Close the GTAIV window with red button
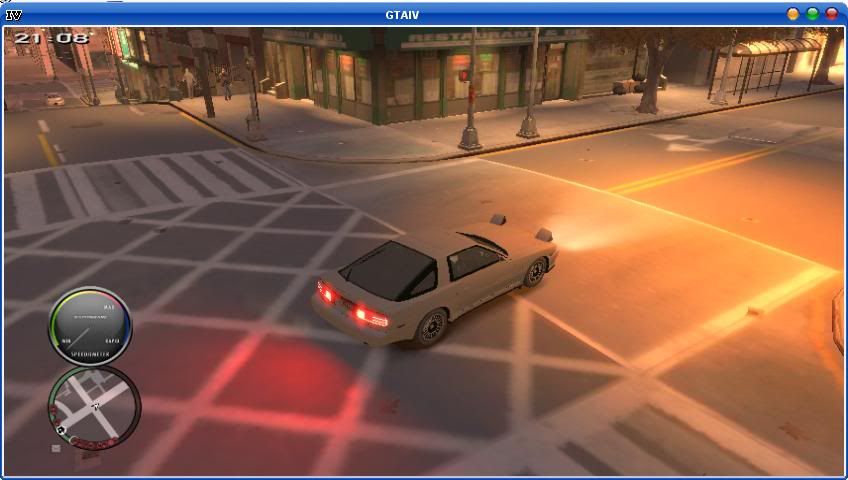Image resolution: width=848 pixels, height=480 pixels. click(x=832, y=14)
